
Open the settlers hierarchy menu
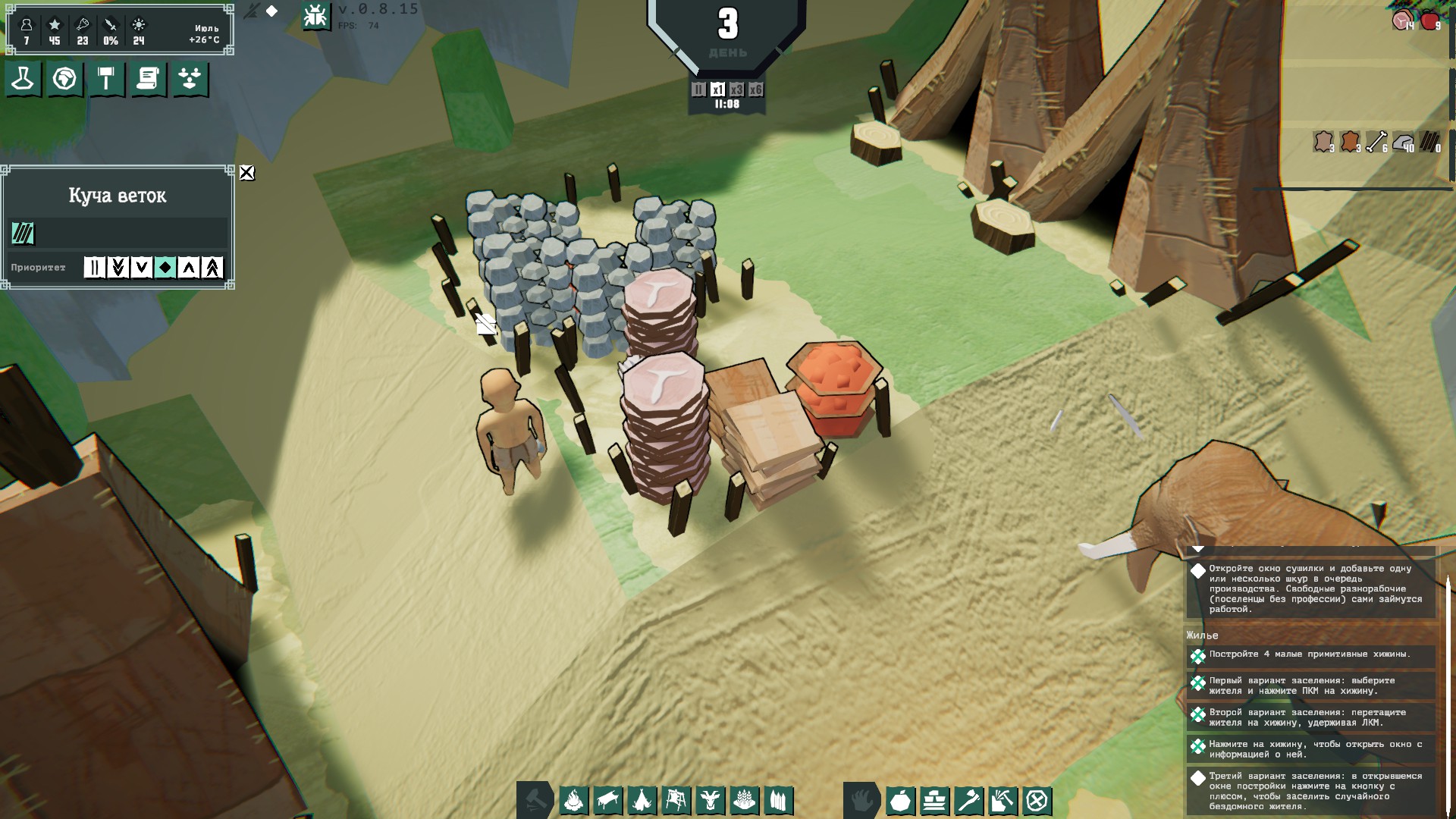click(x=190, y=79)
